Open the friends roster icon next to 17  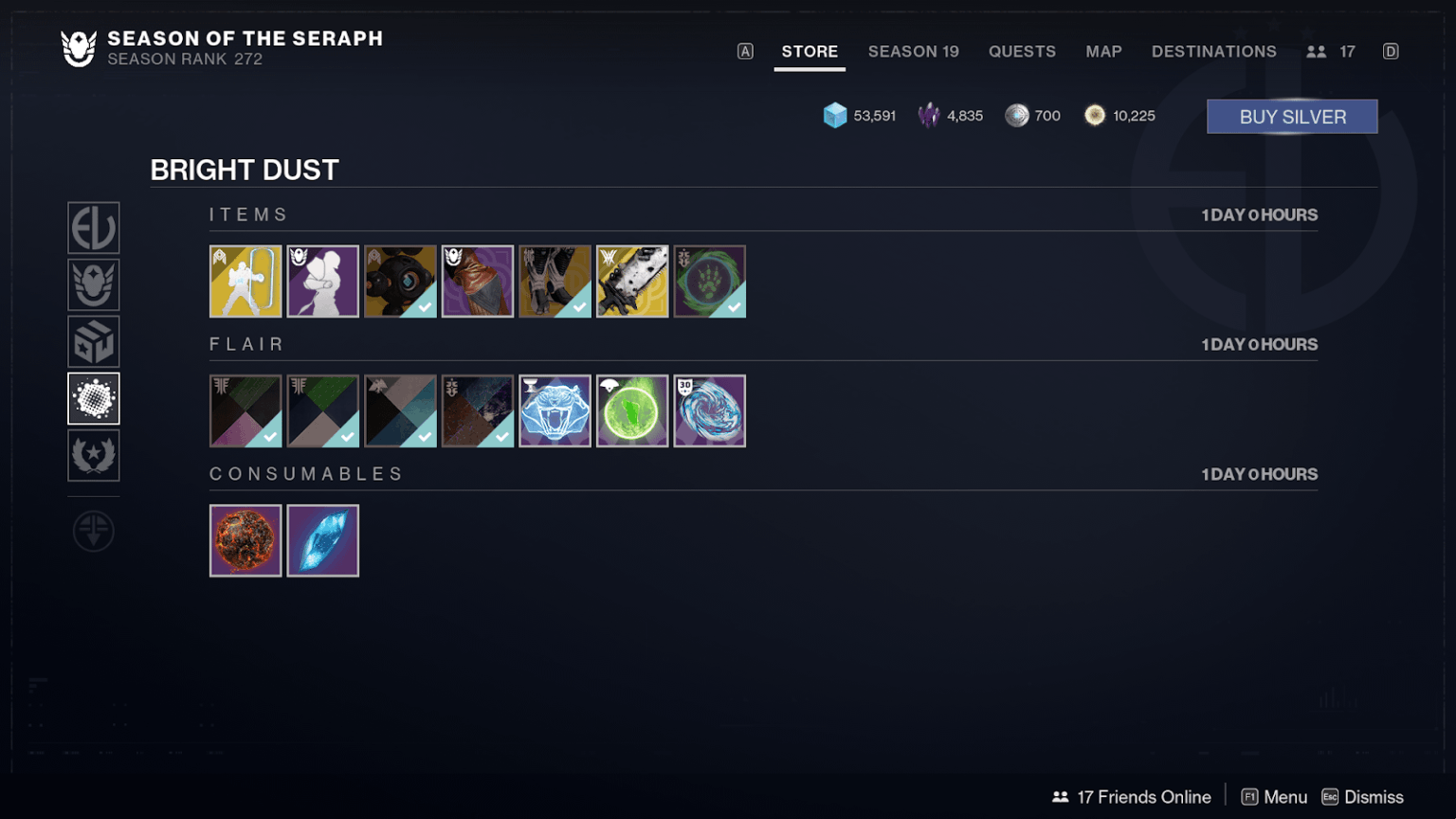click(x=1317, y=51)
